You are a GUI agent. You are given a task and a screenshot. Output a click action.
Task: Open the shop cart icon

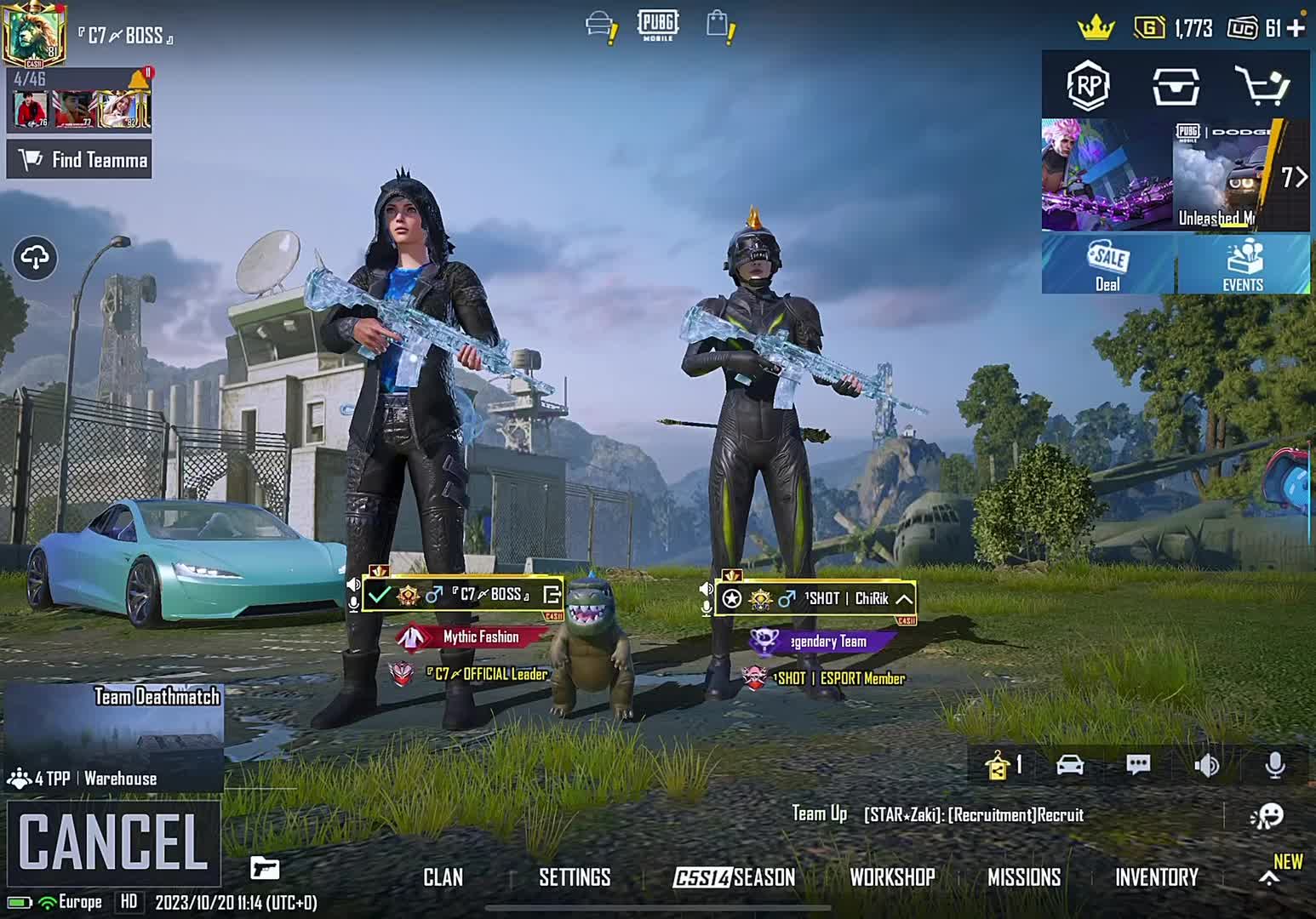(x=1262, y=85)
